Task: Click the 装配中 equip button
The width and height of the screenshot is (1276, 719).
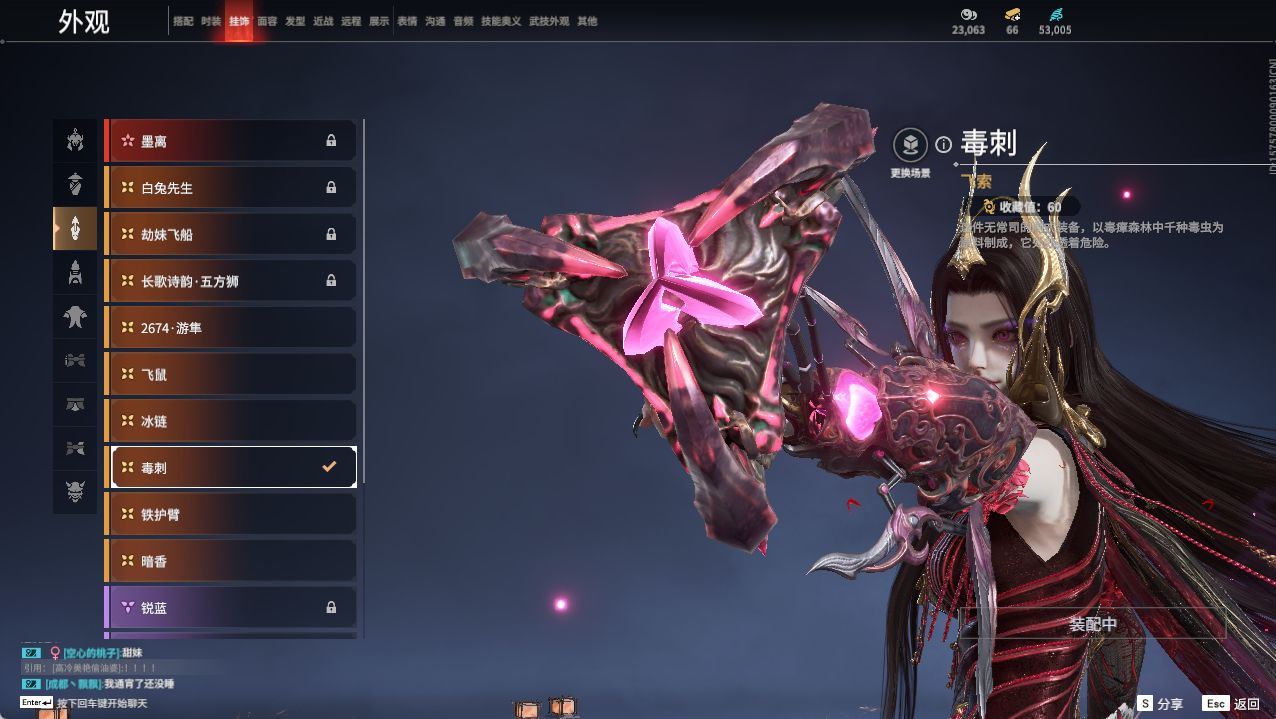Action: tap(1092, 624)
